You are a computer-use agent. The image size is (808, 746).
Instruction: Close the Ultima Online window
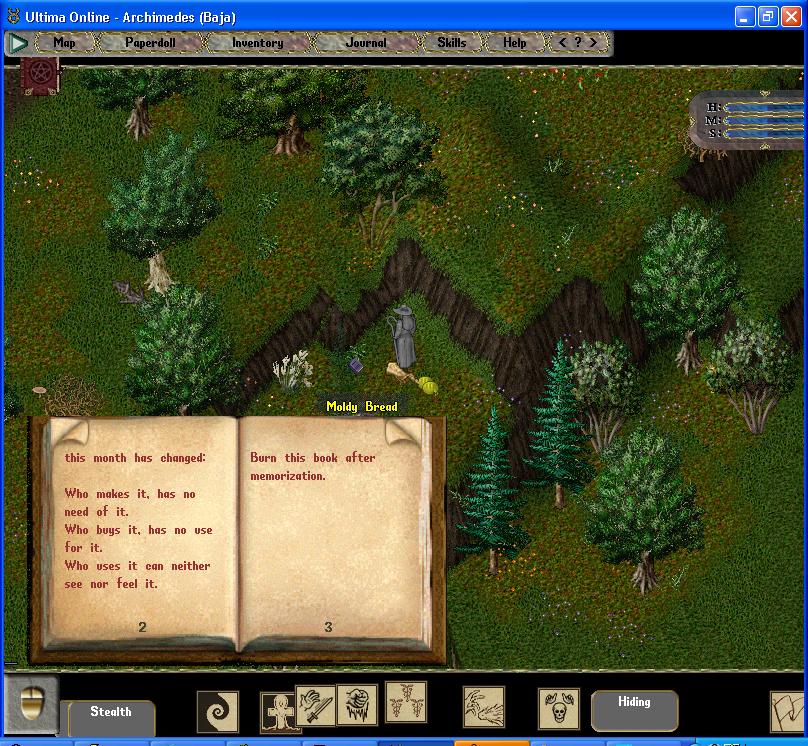pos(791,17)
